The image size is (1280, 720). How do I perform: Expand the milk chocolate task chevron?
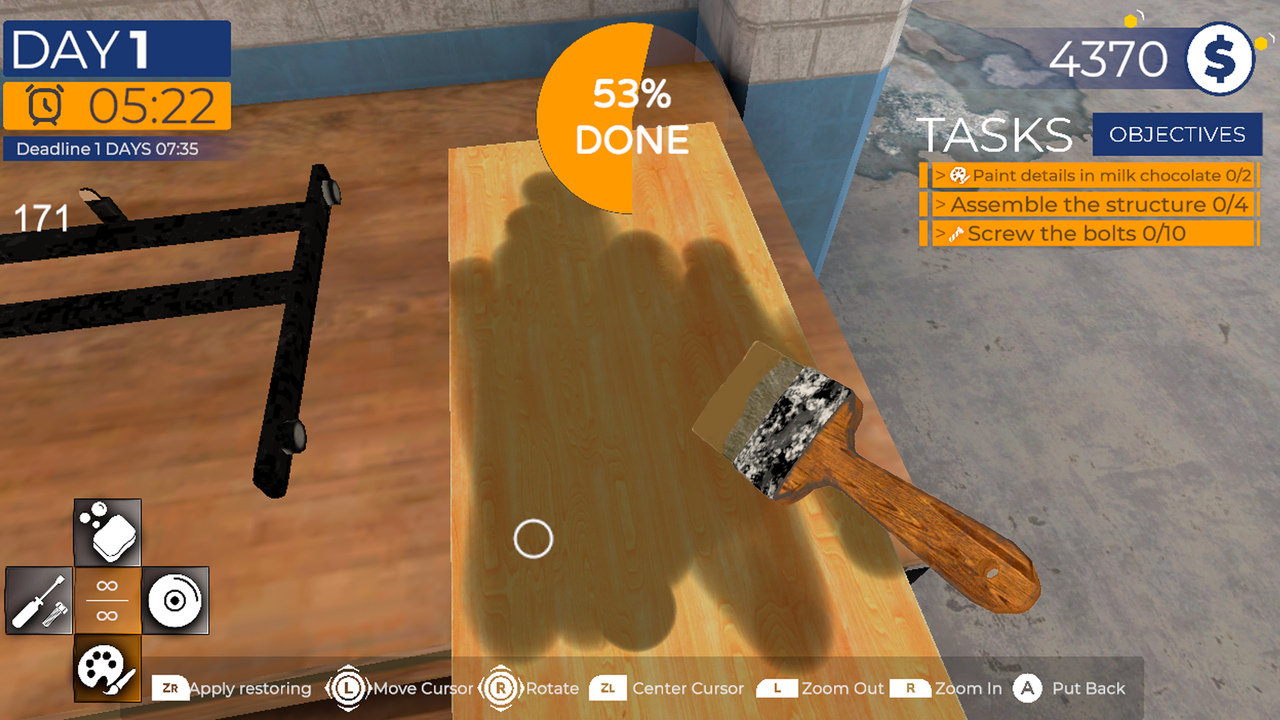point(938,175)
